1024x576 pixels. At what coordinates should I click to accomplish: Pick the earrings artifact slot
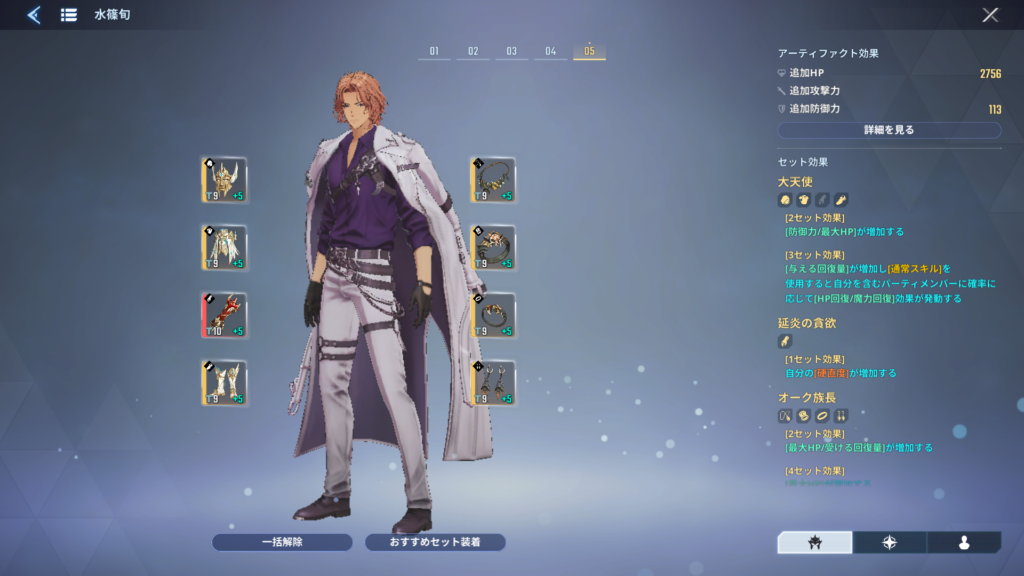(x=493, y=383)
